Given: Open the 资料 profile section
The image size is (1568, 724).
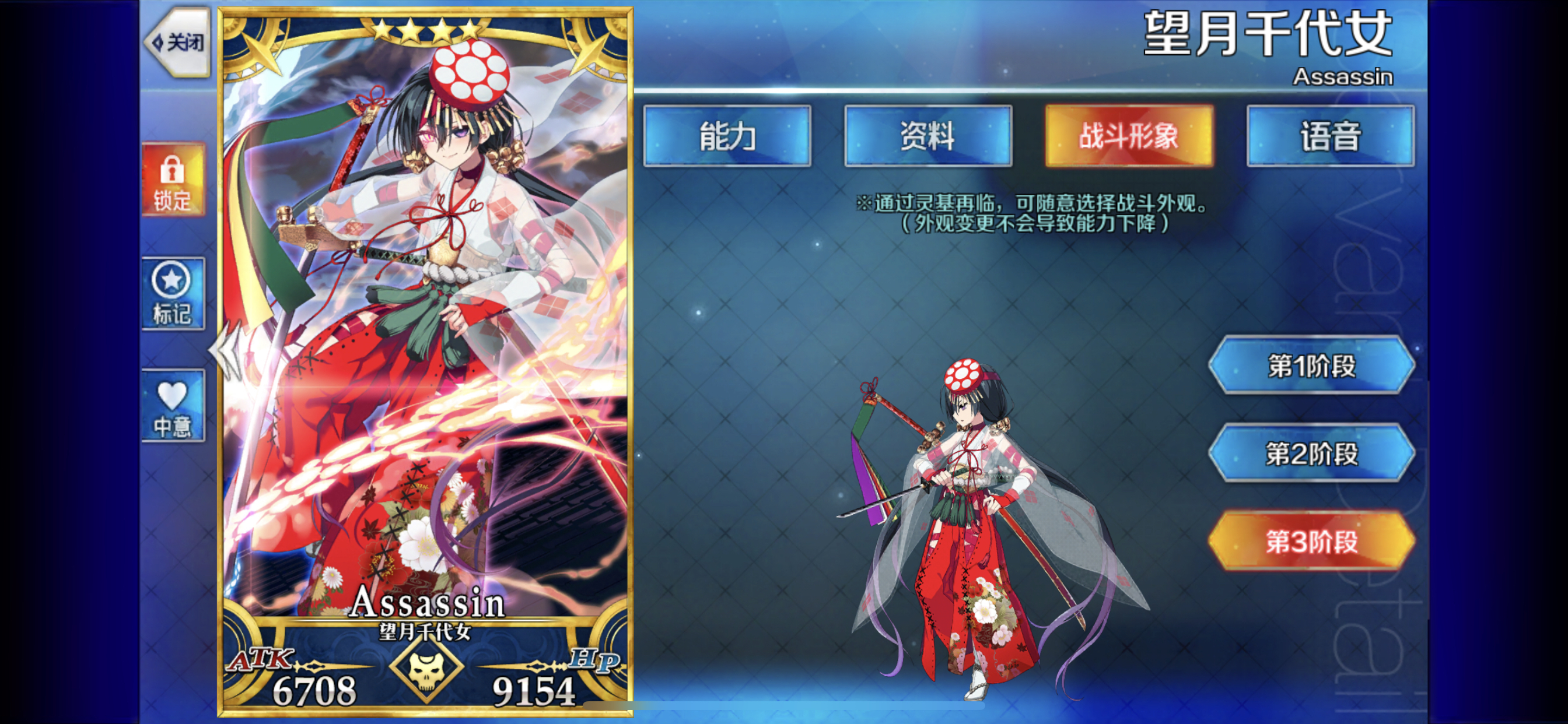Looking at the screenshot, I should tap(928, 136).
